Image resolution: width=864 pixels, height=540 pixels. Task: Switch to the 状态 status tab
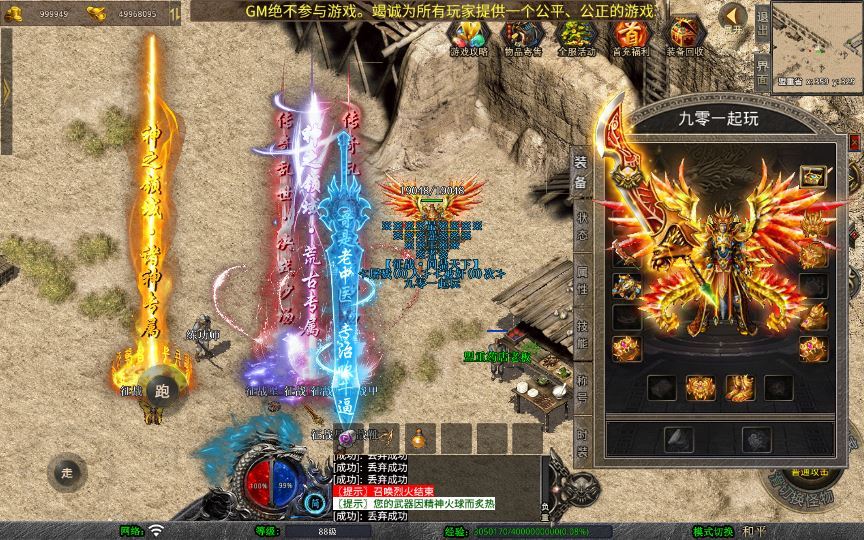[581, 227]
